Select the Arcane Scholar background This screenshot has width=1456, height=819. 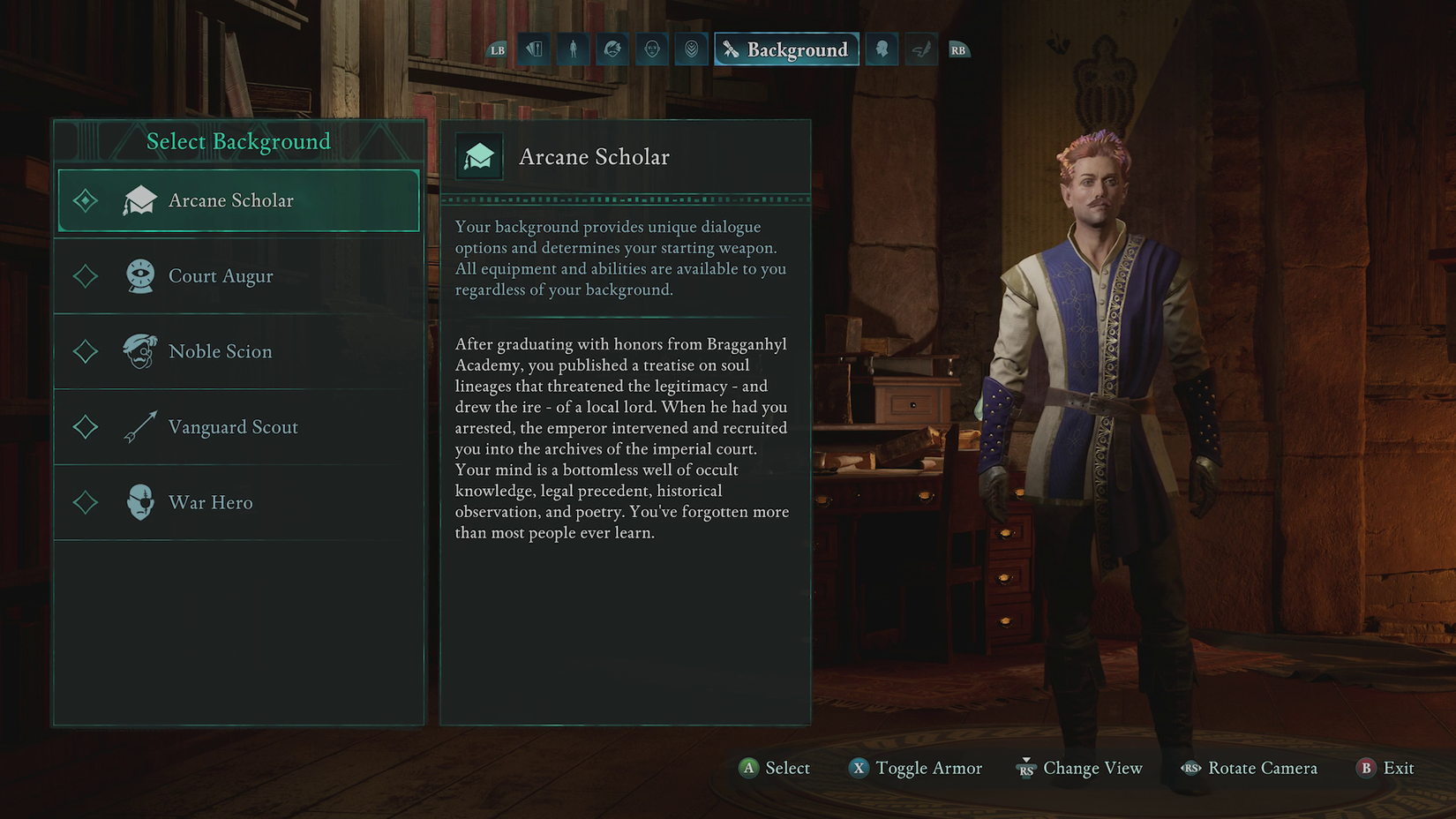(x=238, y=201)
